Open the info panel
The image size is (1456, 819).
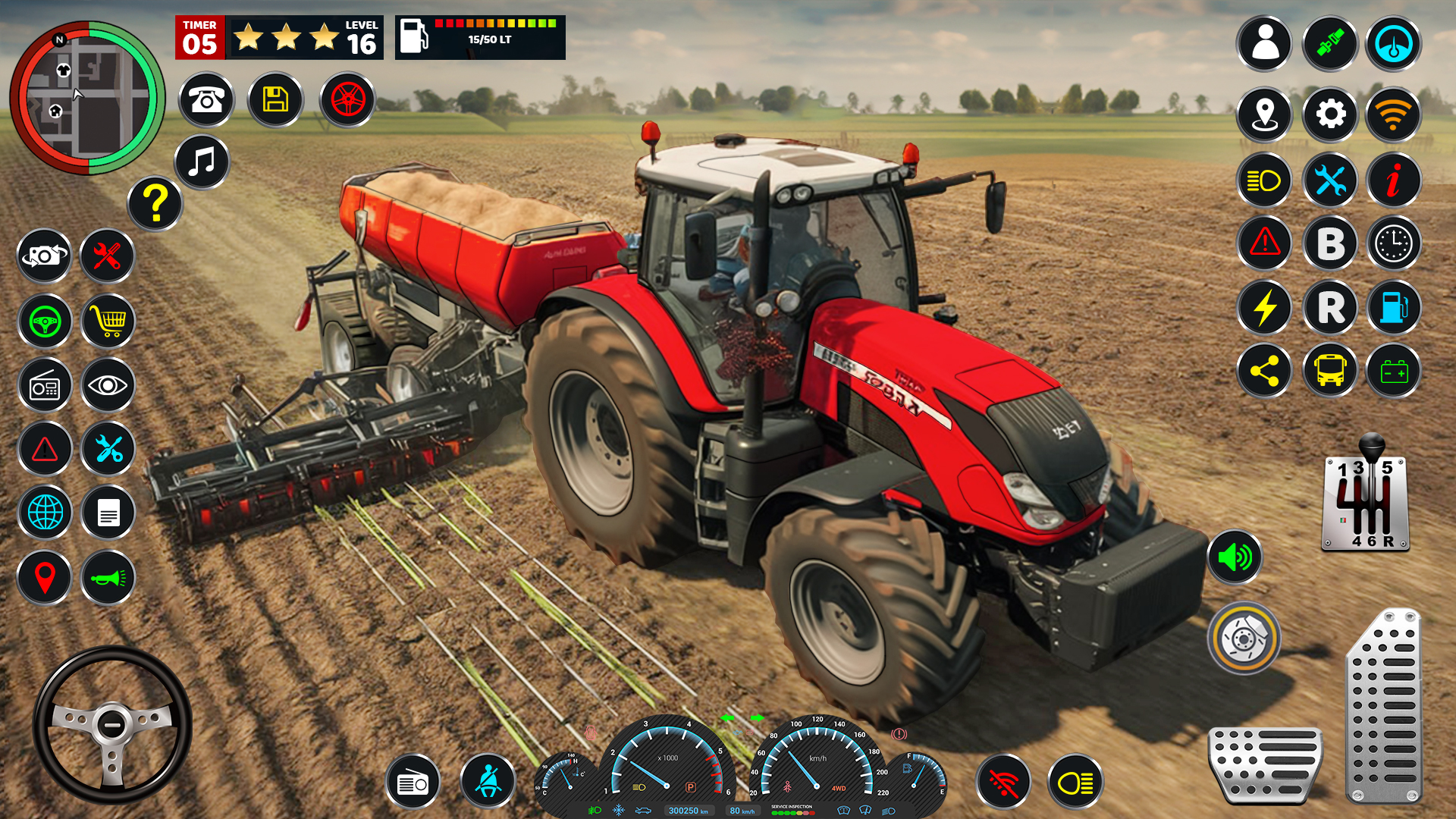click(1394, 179)
